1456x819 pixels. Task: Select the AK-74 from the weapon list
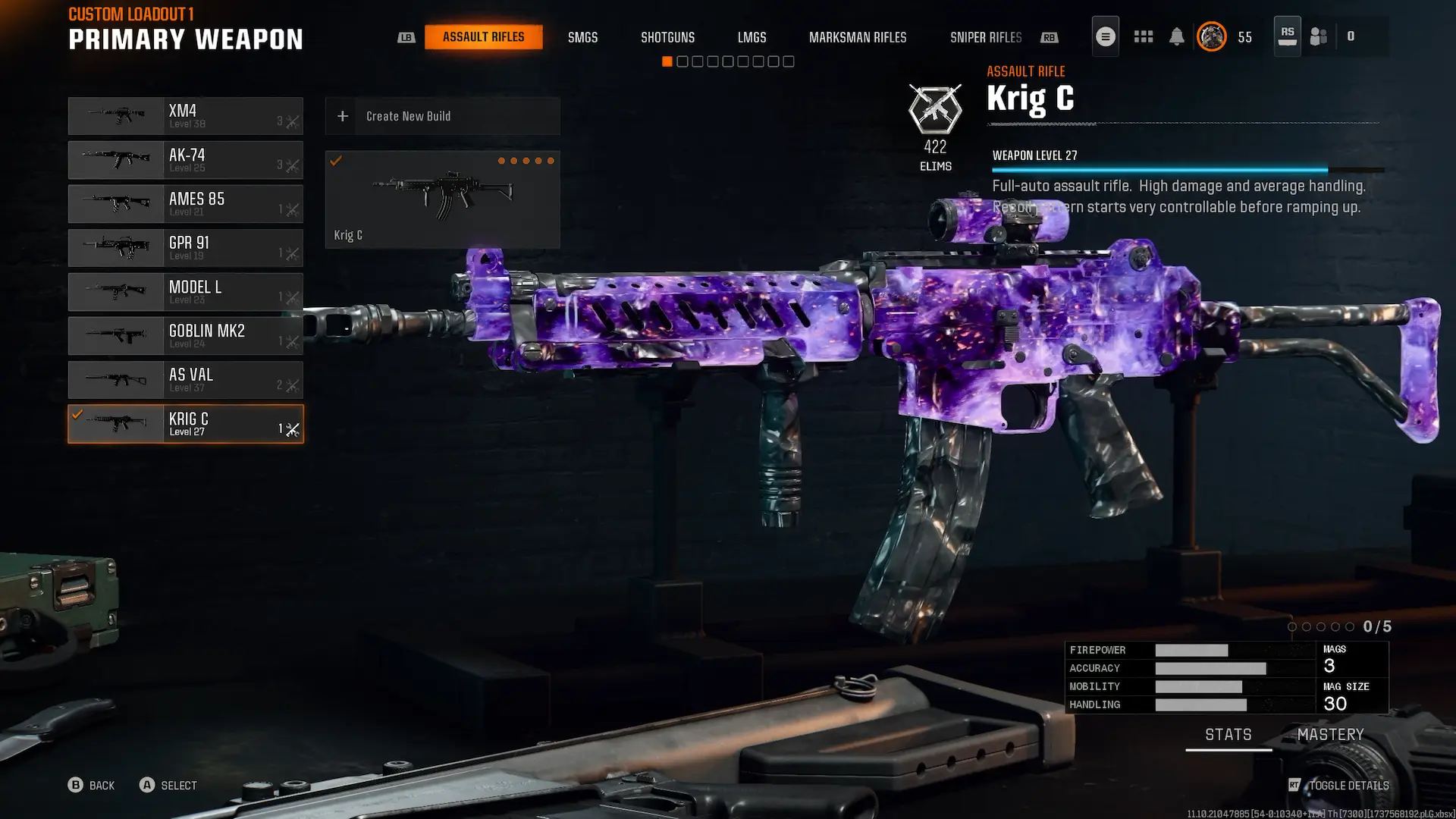(x=186, y=160)
